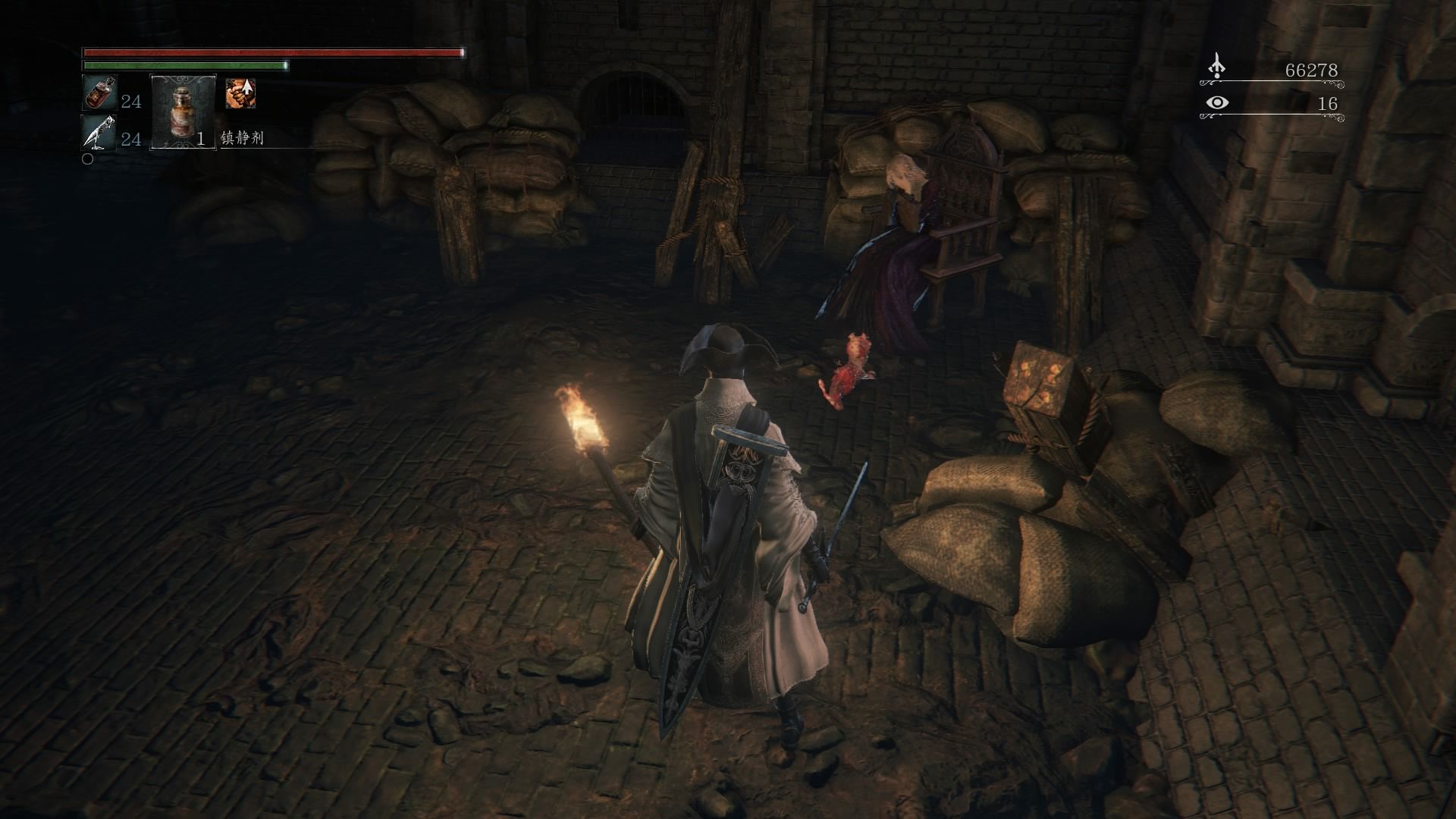Click the fist buff status icon
This screenshot has width=1456, height=819.
click(x=240, y=93)
